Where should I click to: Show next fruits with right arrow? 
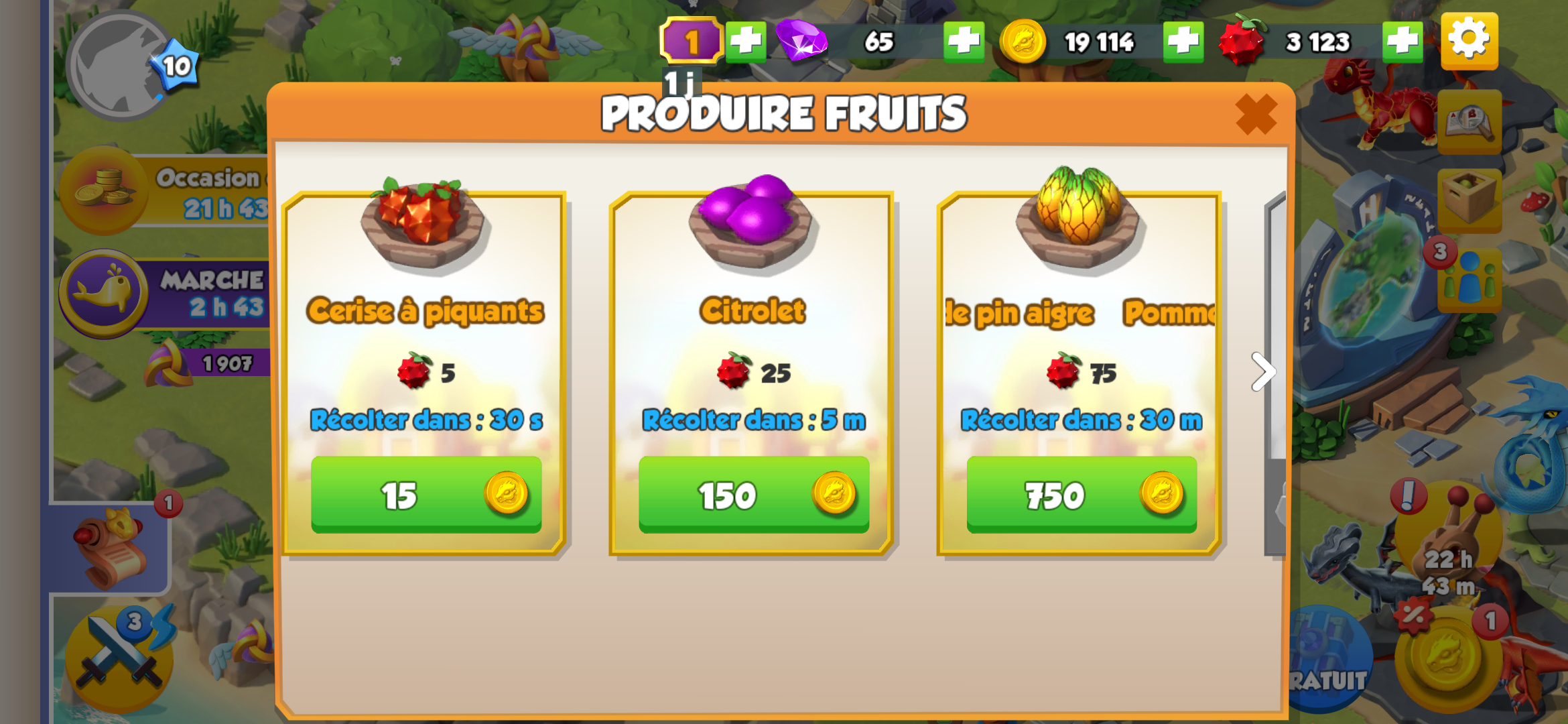pos(1262,371)
